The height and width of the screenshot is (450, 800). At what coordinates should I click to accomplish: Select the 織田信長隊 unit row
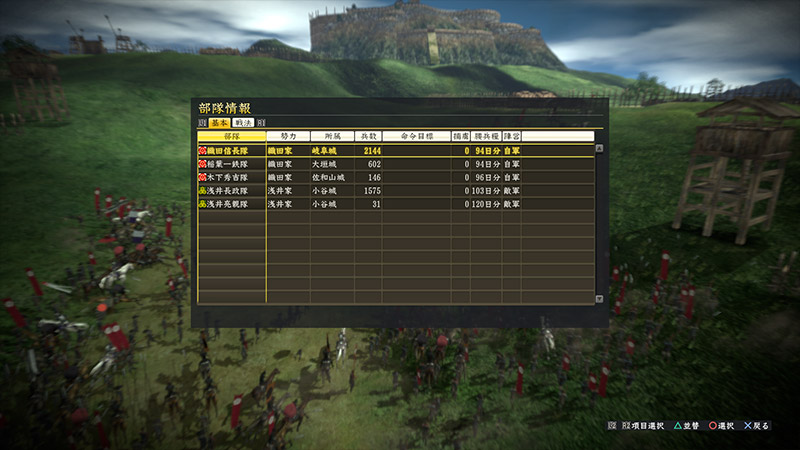pyautogui.click(x=232, y=151)
